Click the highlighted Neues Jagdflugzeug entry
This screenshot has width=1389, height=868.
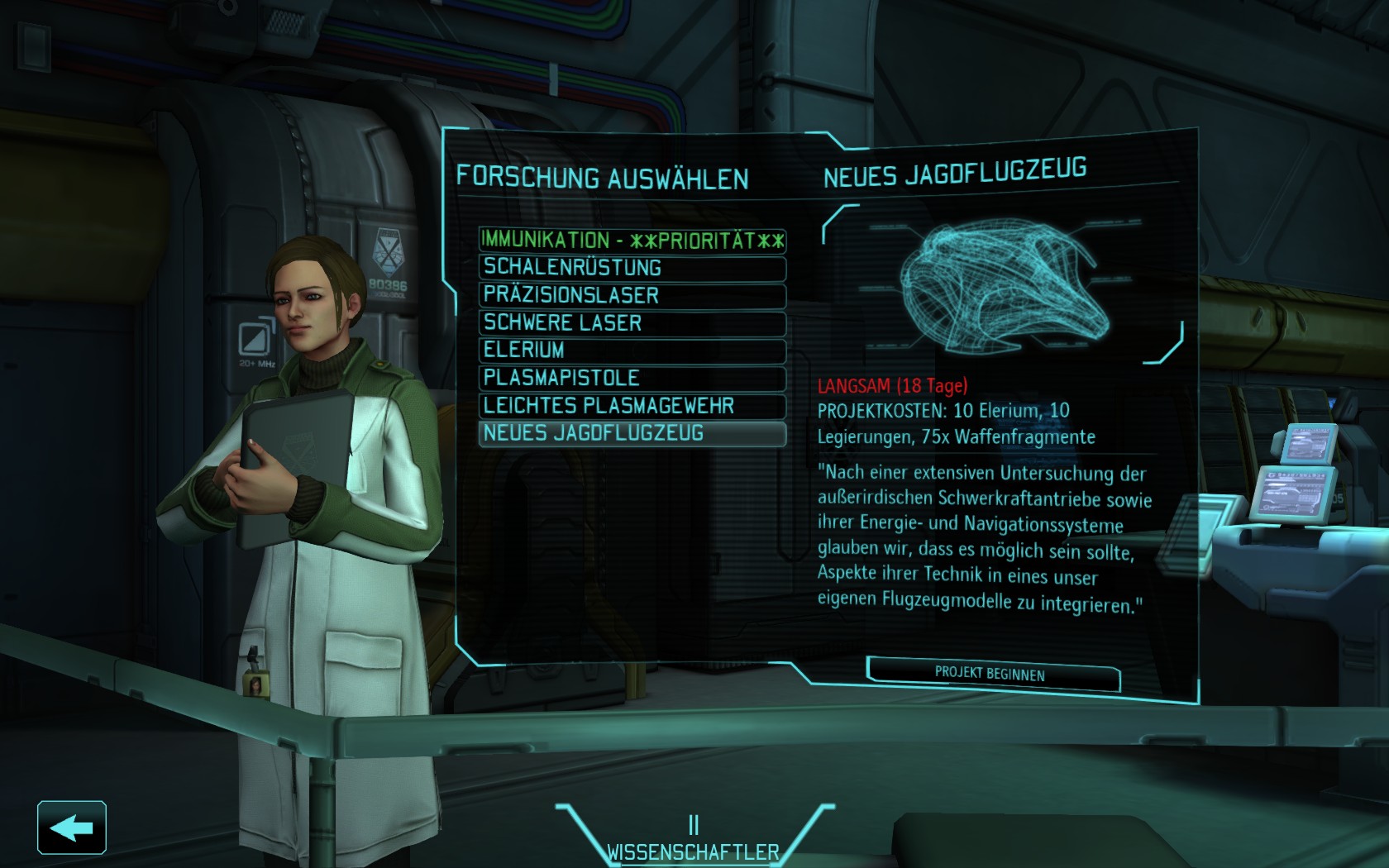632,433
